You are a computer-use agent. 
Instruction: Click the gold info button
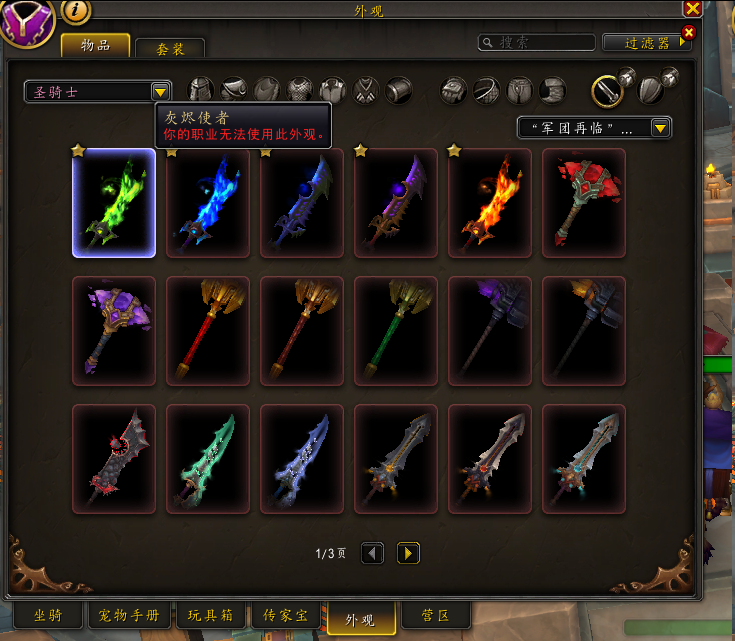click(x=77, y=11)
